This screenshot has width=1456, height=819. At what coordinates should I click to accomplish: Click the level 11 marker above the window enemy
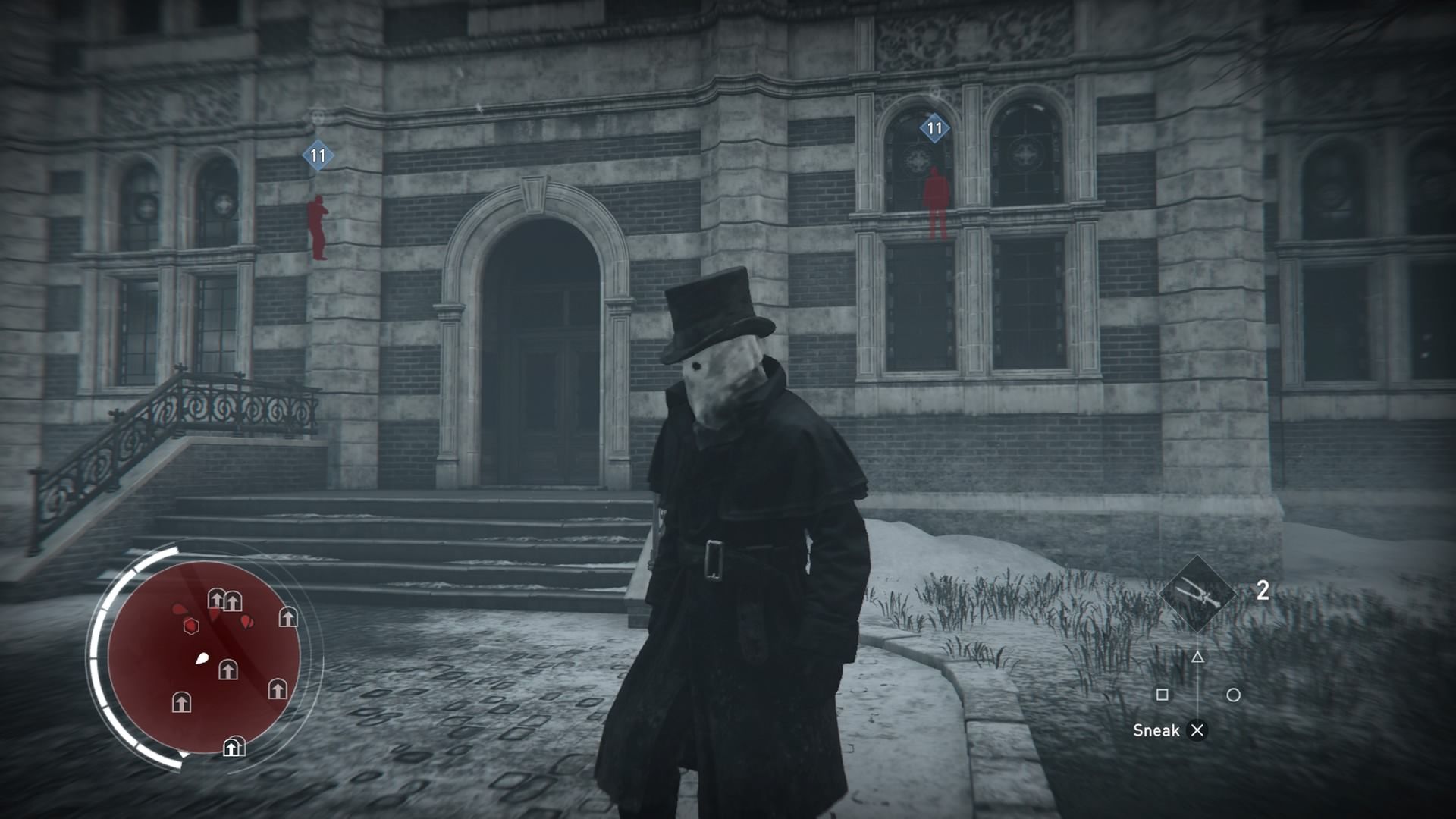click(934, 129)
